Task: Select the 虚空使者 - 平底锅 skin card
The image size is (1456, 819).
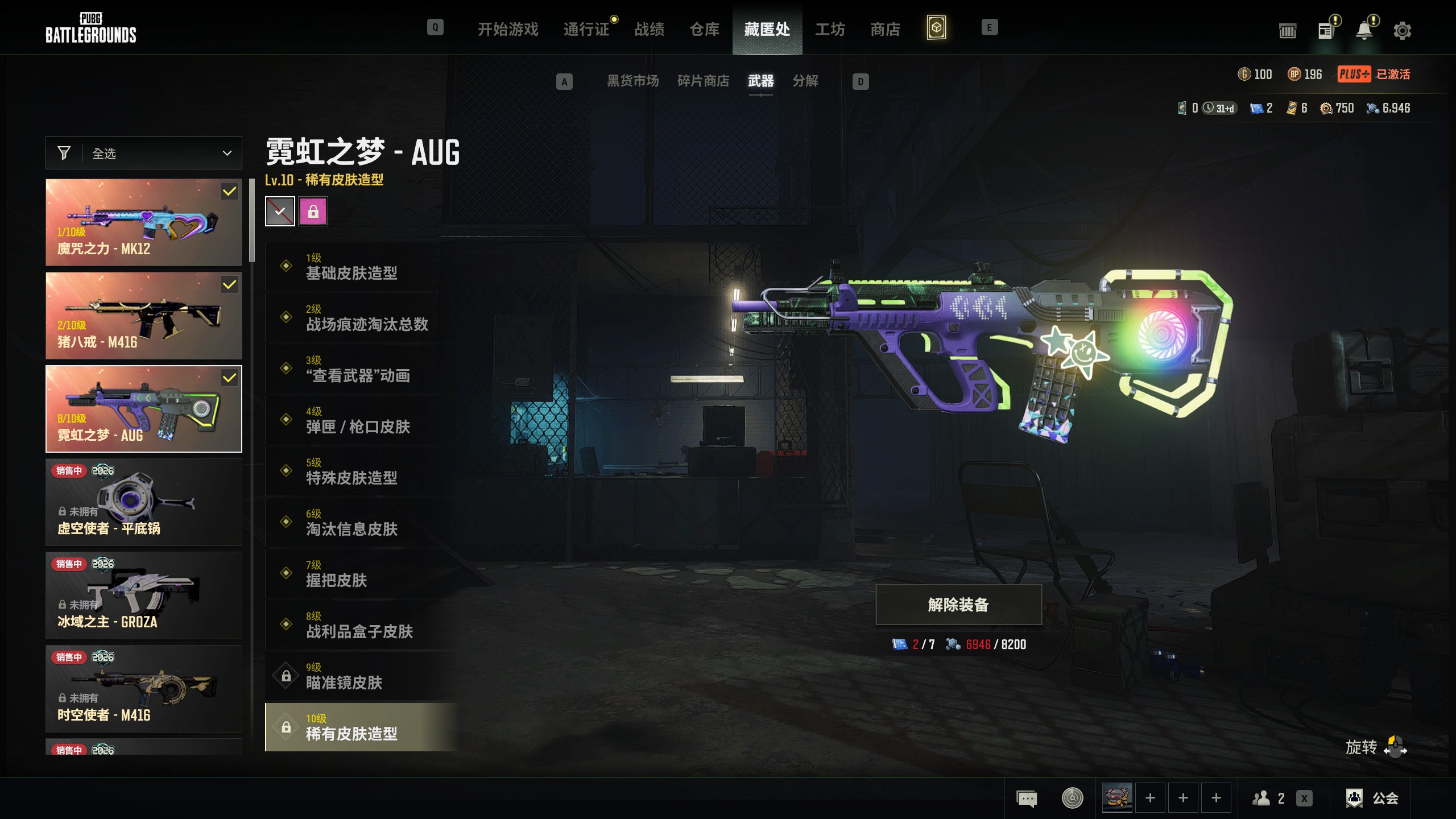Action: point(144,502)
